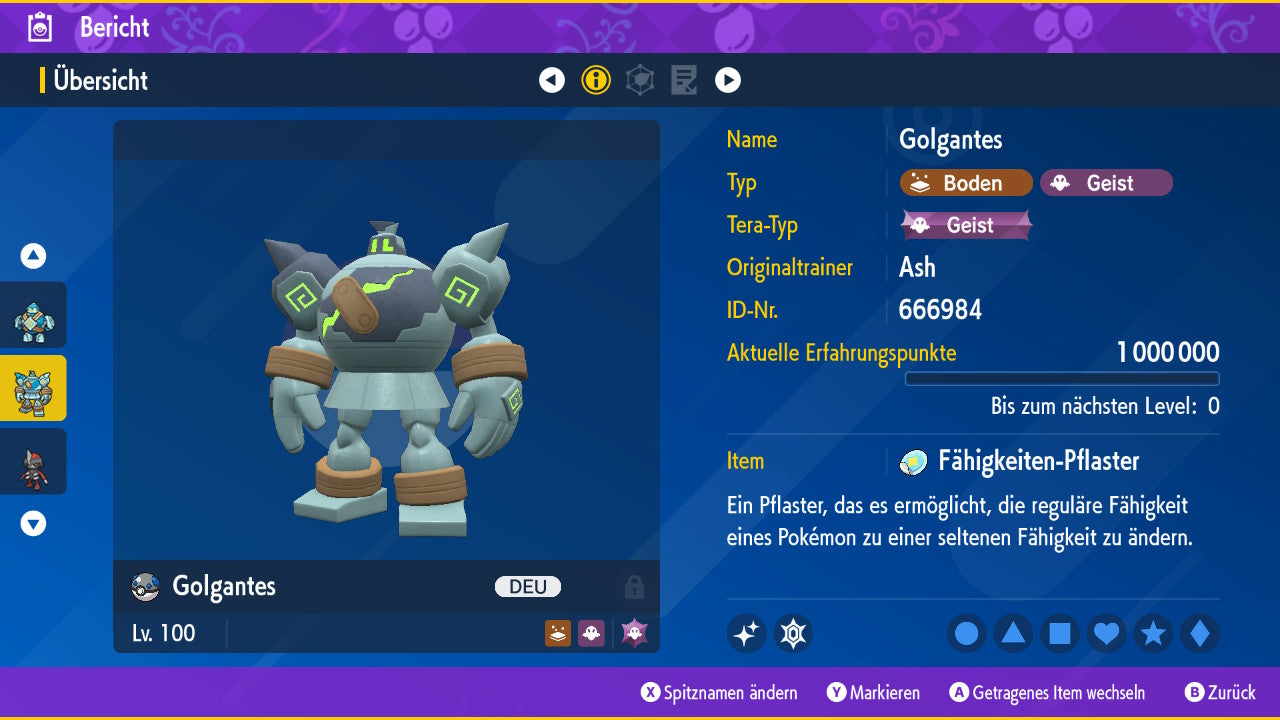Screen dimensions: 1280x720
Task: Click Zurück to go back
Action: point(1220,693)
